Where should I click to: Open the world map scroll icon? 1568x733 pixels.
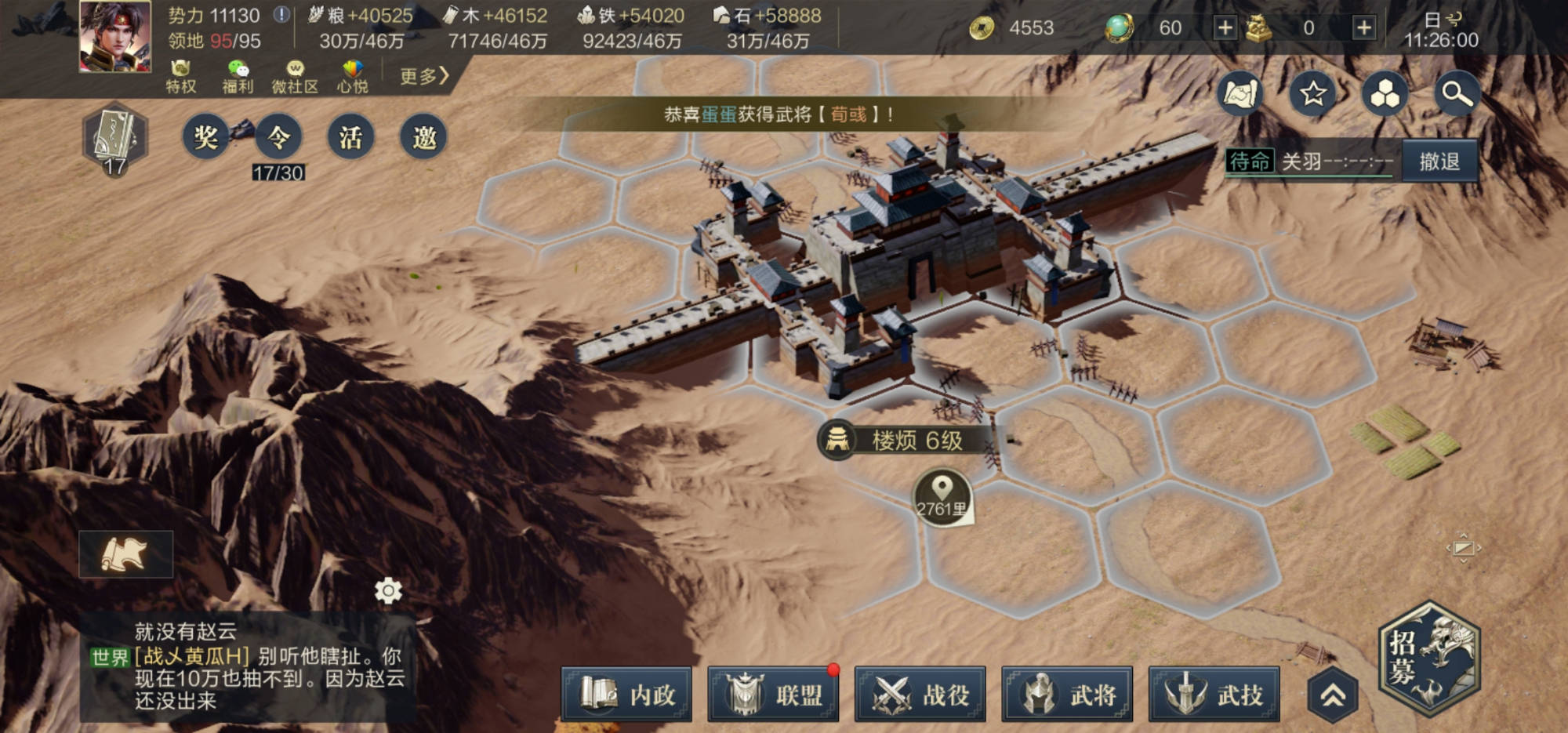(x=1240, y=94)
